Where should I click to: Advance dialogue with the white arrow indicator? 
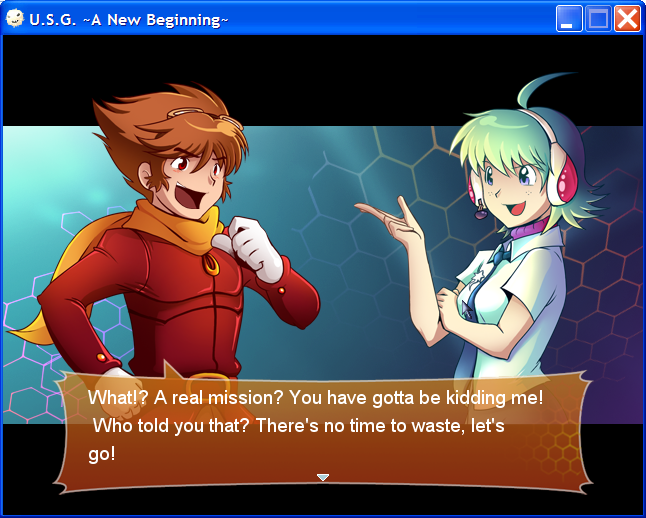(x=323, y=478)
